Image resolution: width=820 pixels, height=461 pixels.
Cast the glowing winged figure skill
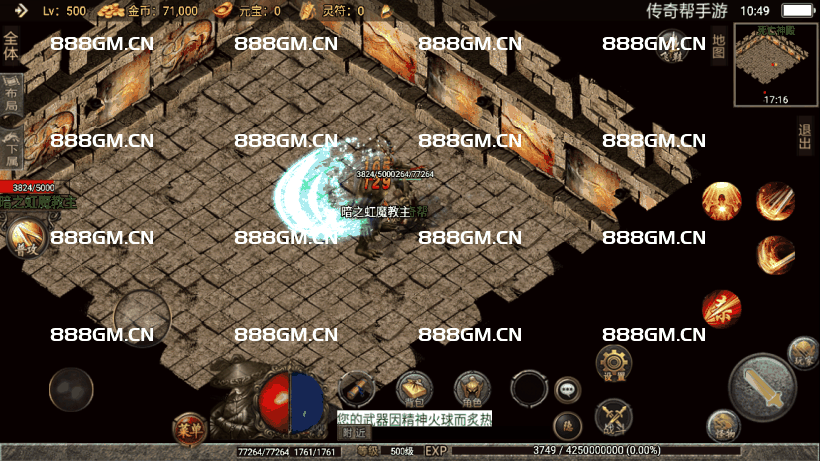[720, 200]
